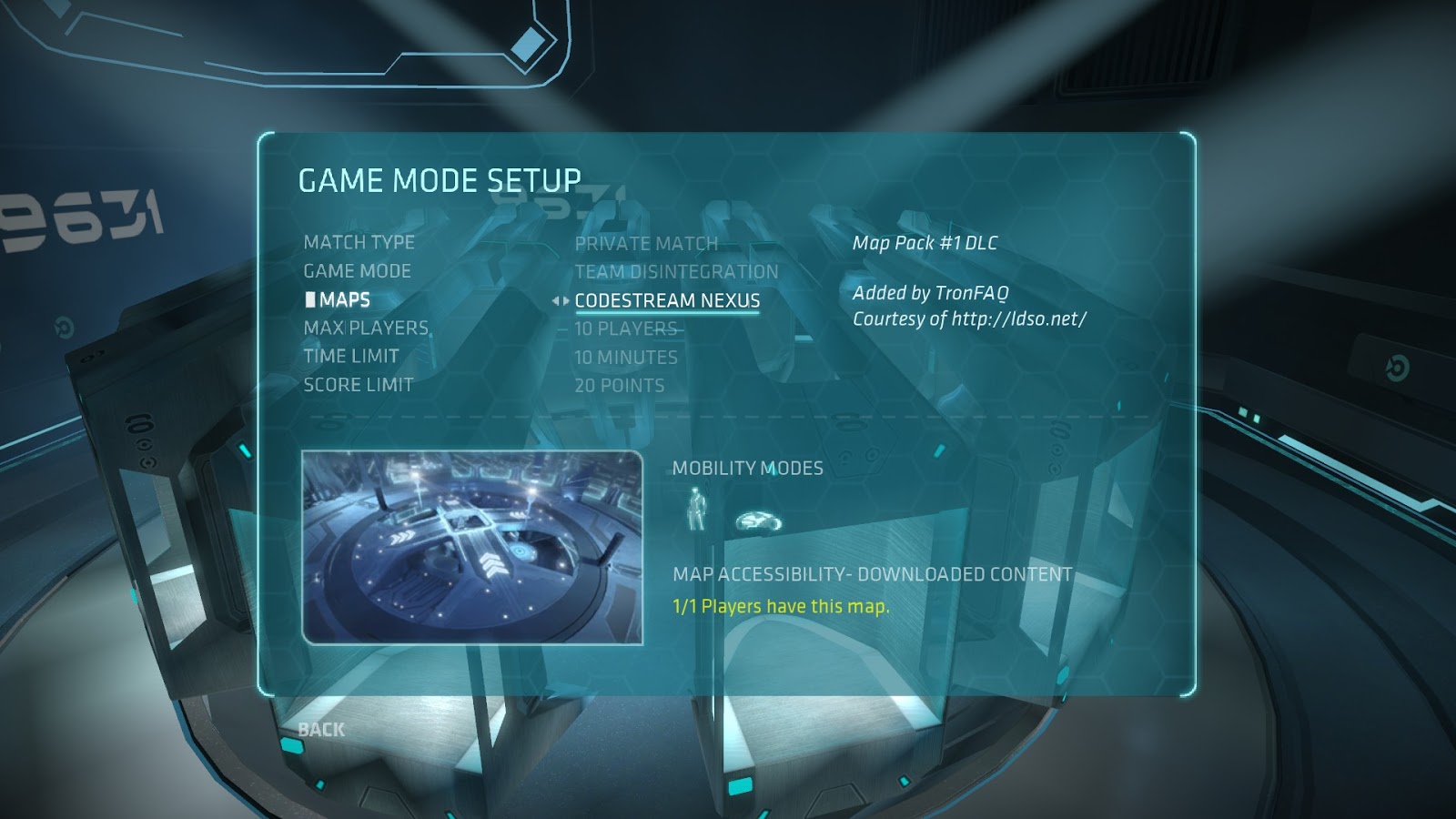Click the 10 MINUTES time limit value
Viewport: 1456px width, 819px height.
[624, 357]
